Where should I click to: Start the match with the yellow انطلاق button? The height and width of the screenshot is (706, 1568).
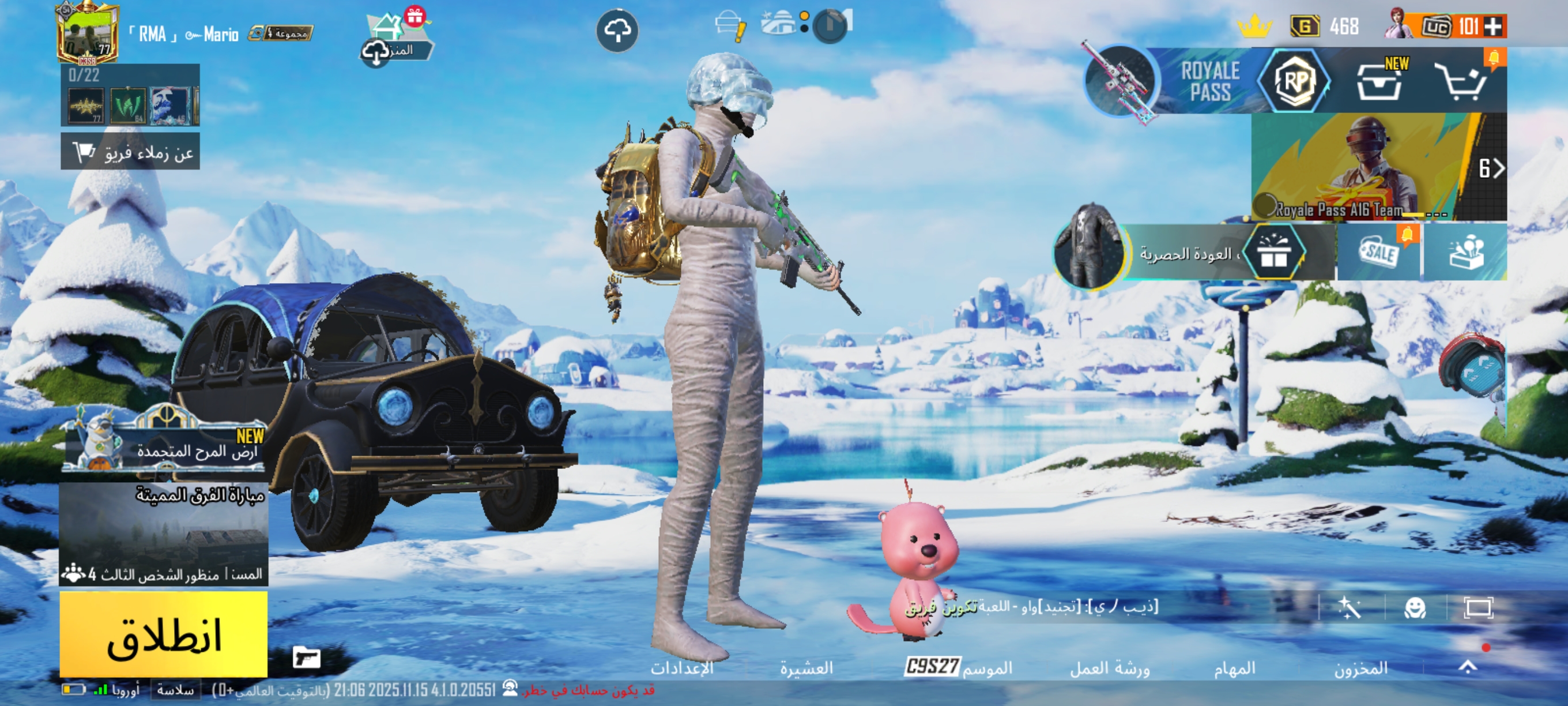[163, 634]
